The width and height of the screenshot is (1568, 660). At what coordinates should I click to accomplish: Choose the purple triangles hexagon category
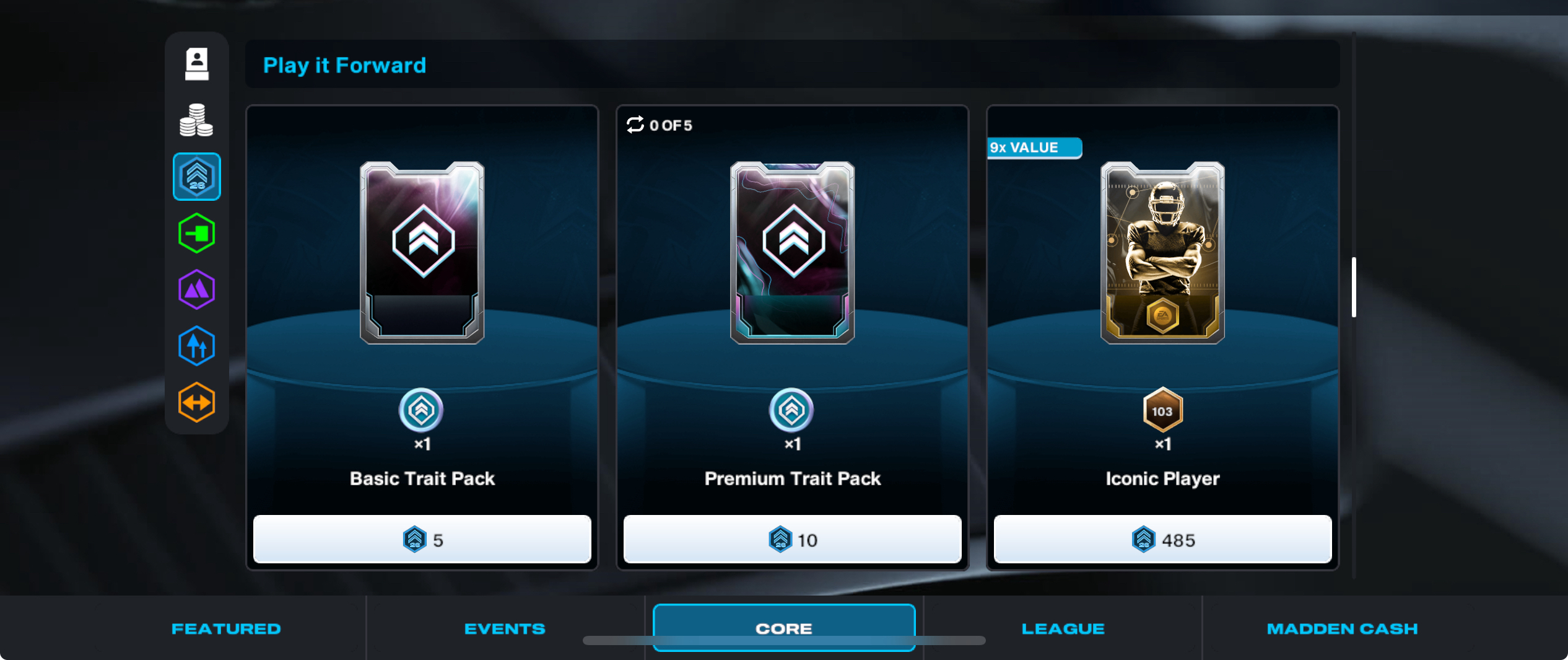(x=197, y=289)
